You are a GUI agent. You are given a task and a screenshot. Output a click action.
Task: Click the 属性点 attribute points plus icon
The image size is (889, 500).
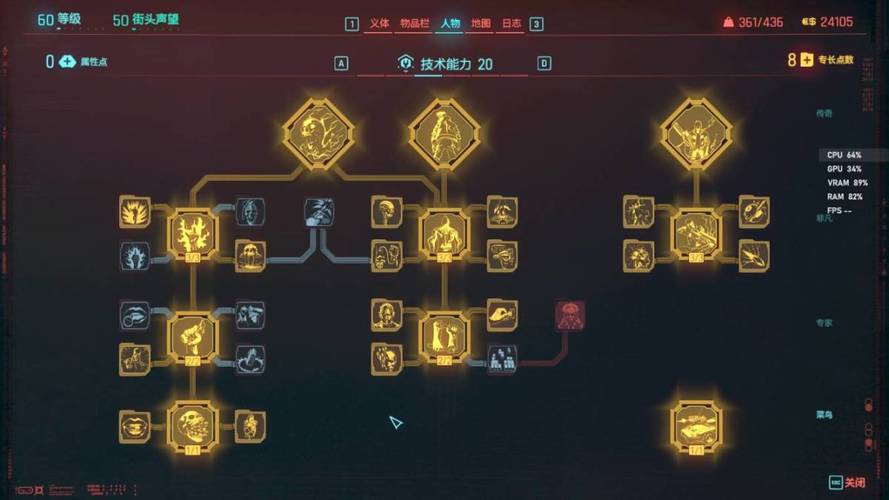pyautogui.click(x=67, y=62)
